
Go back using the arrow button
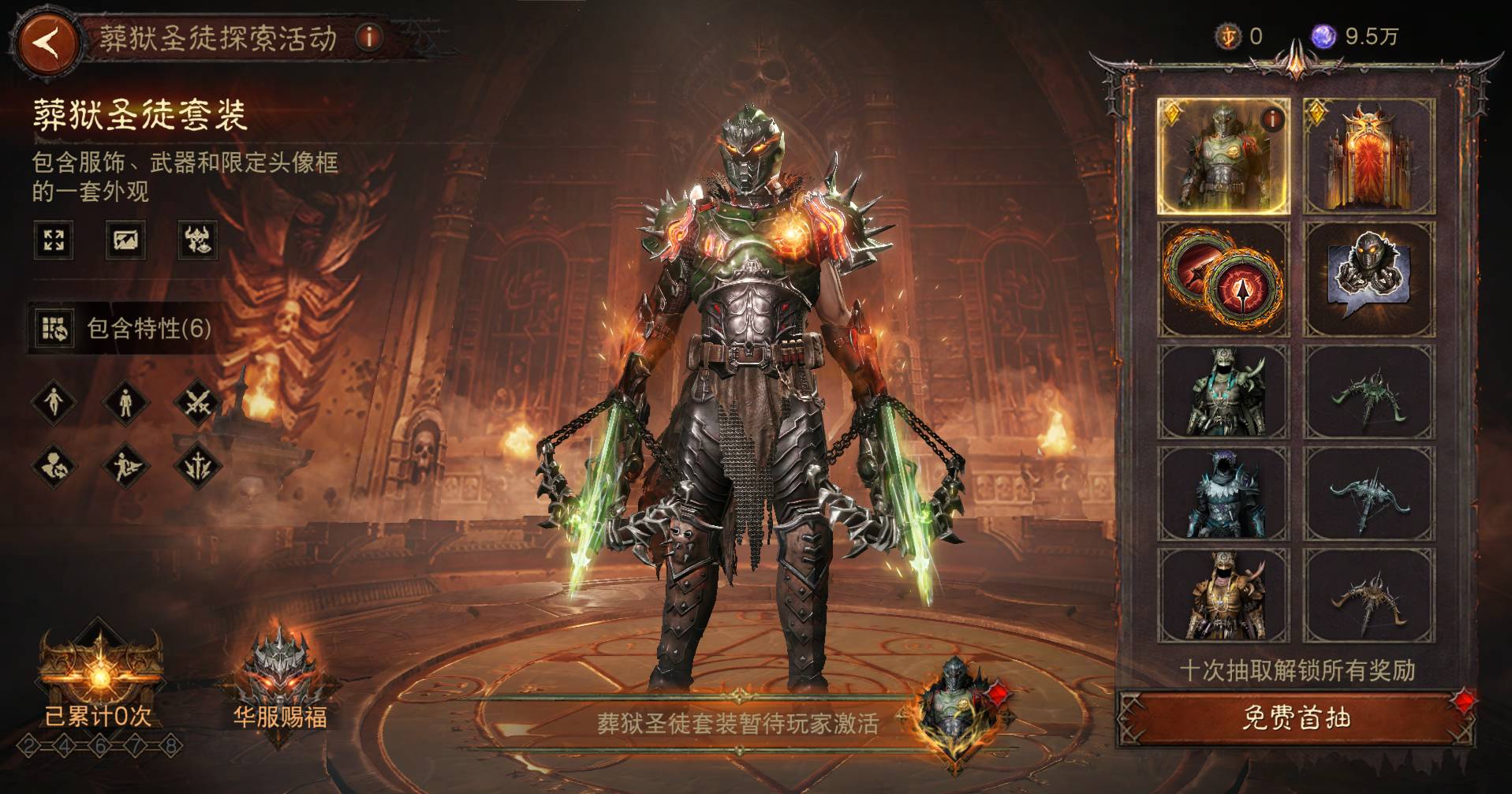[46, 41]
